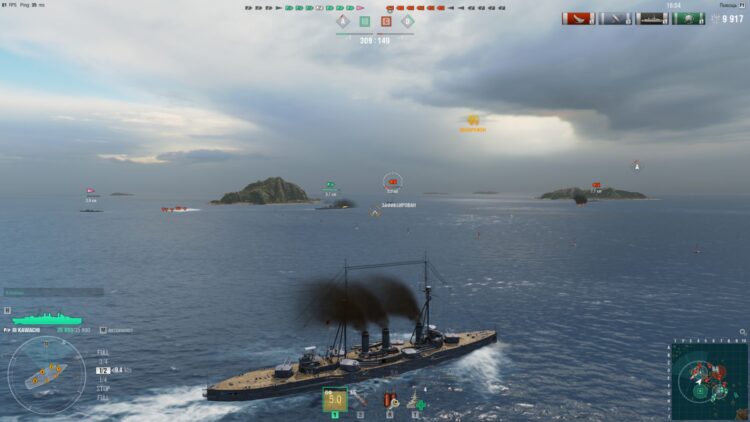Use the Repair Party consumable
This screenshot has height=422, width=750.
pyautogui.click(x=415, y=399)
